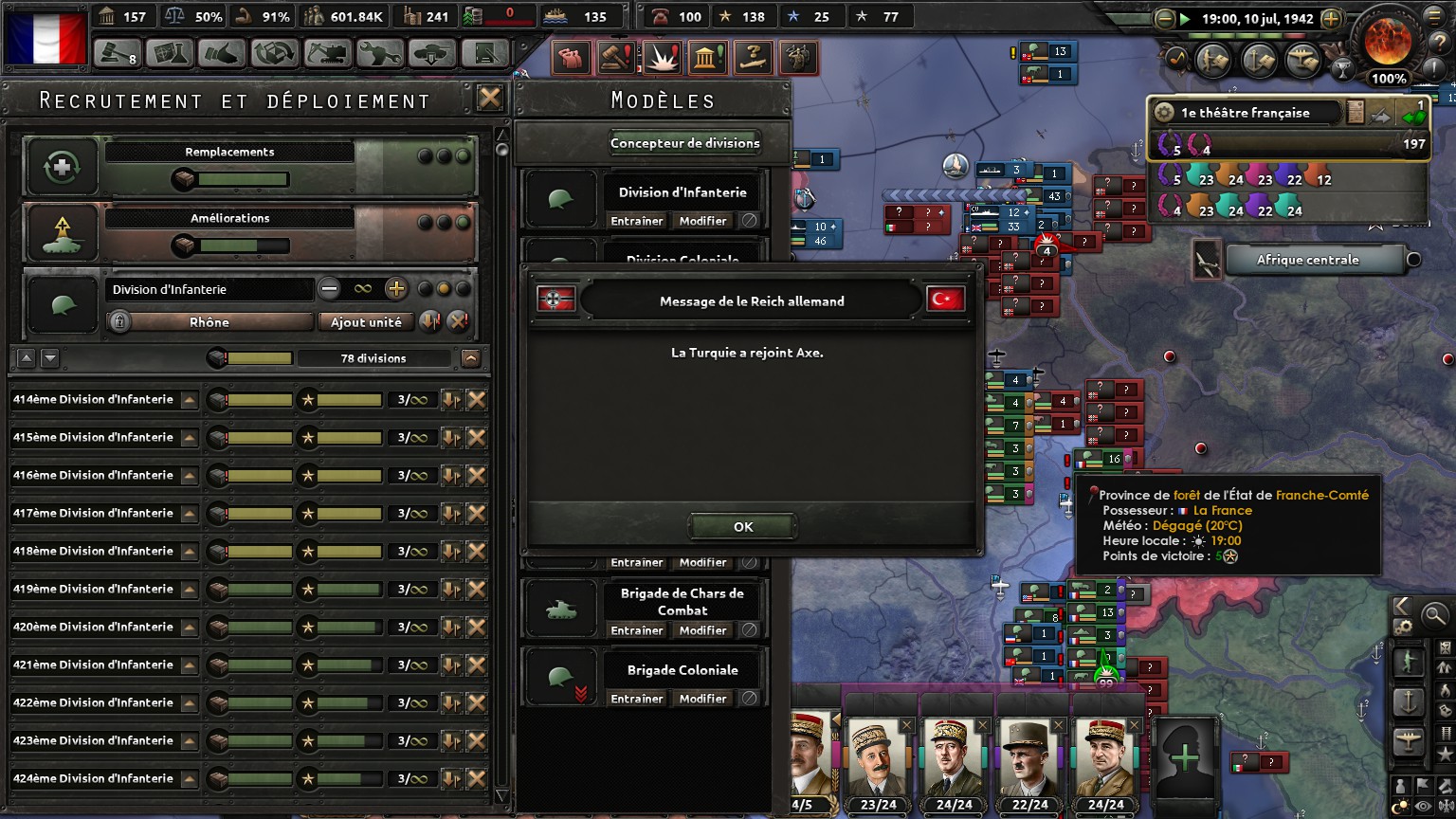Increase the game speed
Screen dimensions: 1456x819
point(1331,18)
